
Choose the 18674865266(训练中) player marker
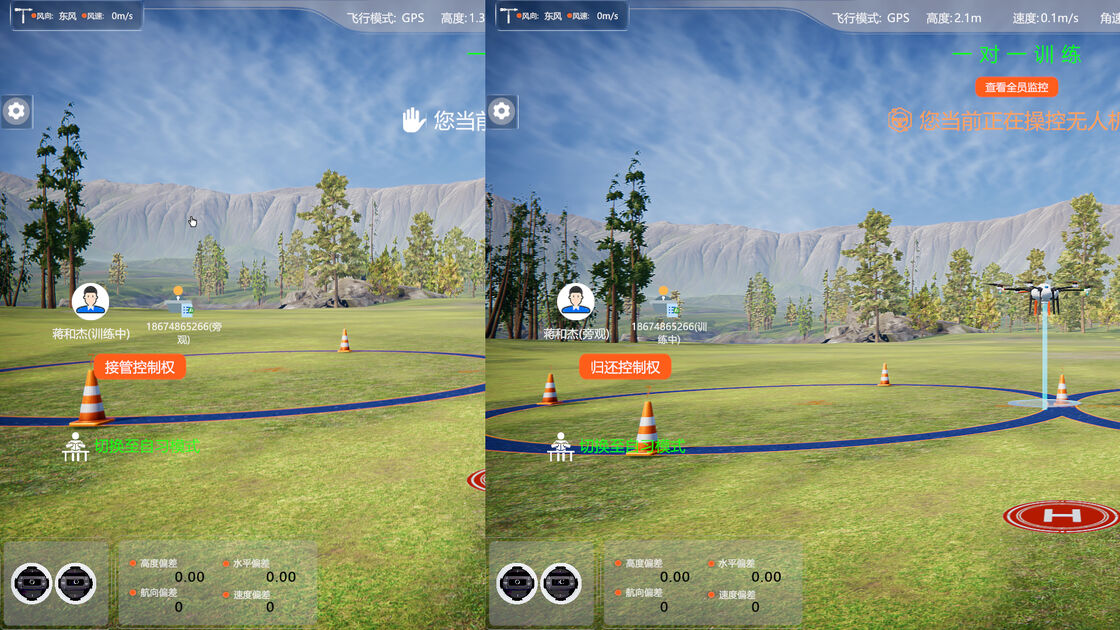tap(668, 305)
